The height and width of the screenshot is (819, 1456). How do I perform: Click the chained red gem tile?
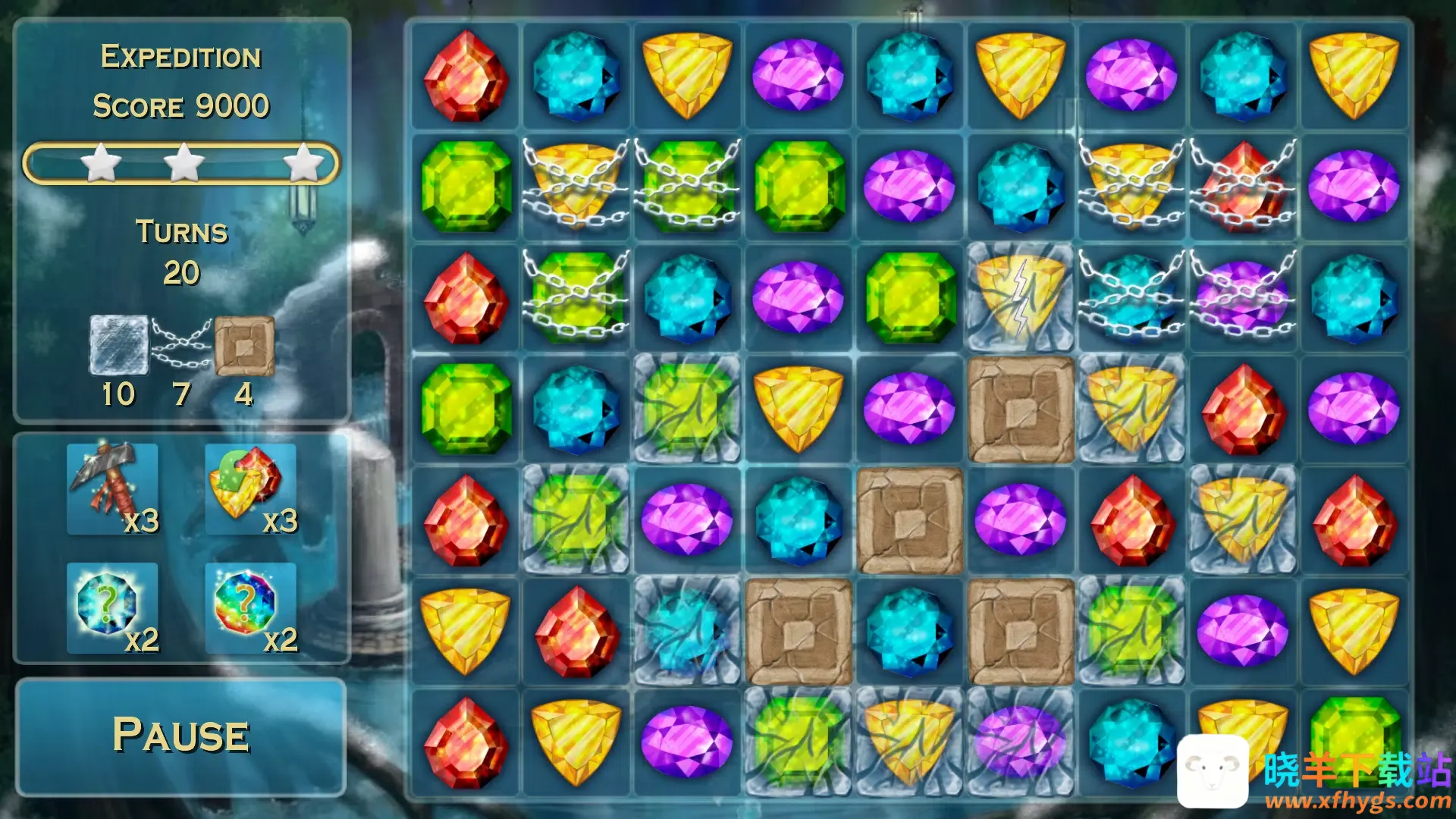click(x=1243, y=187)
